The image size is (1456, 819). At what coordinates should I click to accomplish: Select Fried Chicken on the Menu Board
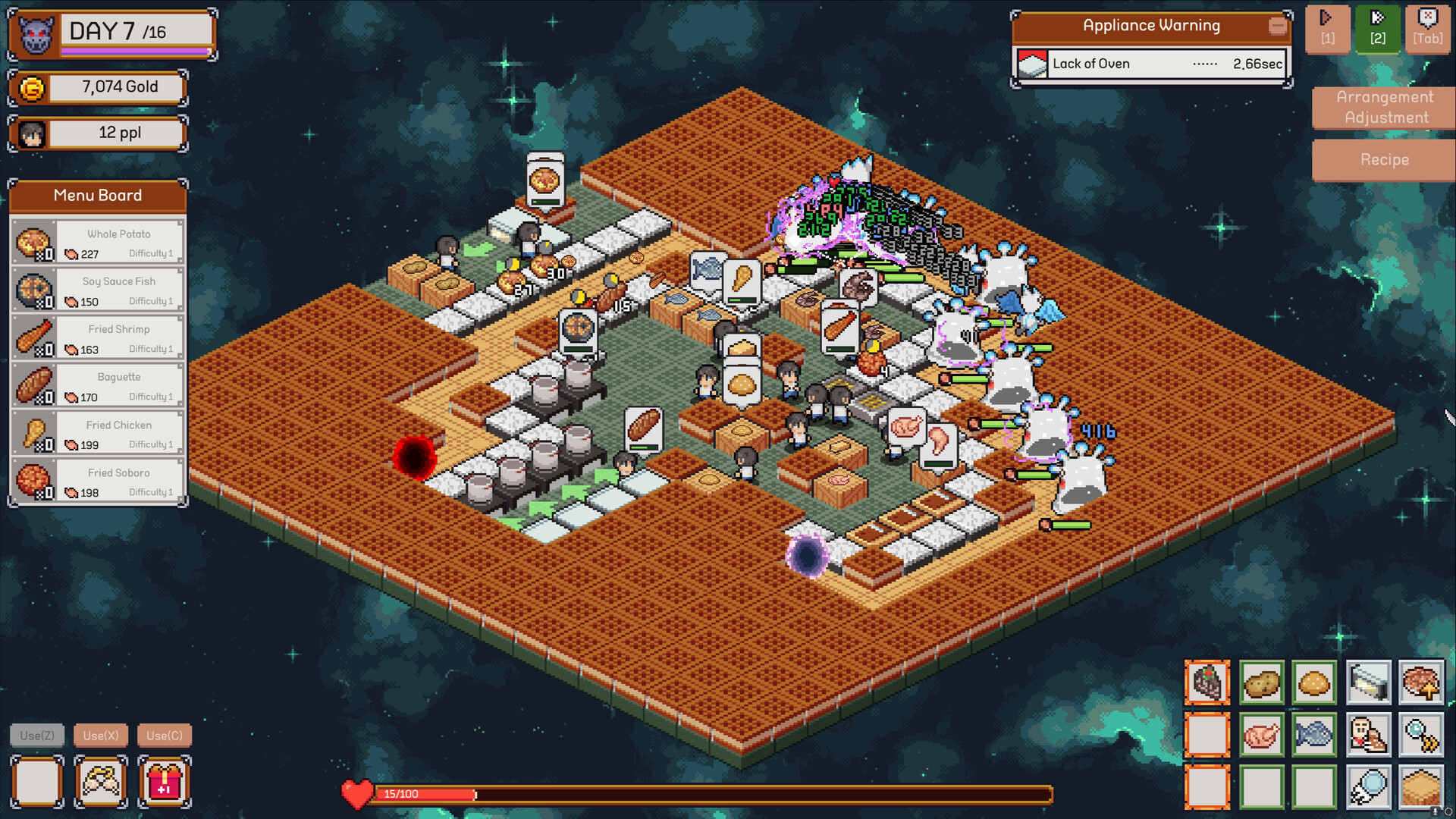(x=97, y=433)
